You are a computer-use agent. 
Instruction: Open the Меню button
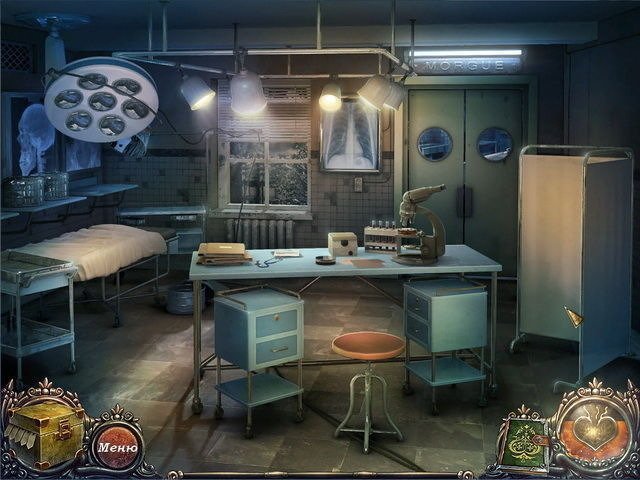pyautogui.click(x=118, y=446)
